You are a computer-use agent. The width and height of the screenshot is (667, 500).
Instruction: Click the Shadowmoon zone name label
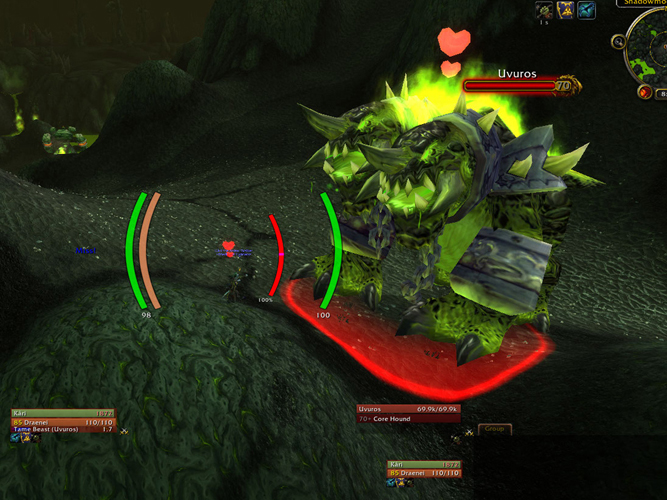click(x=642, y=3)
